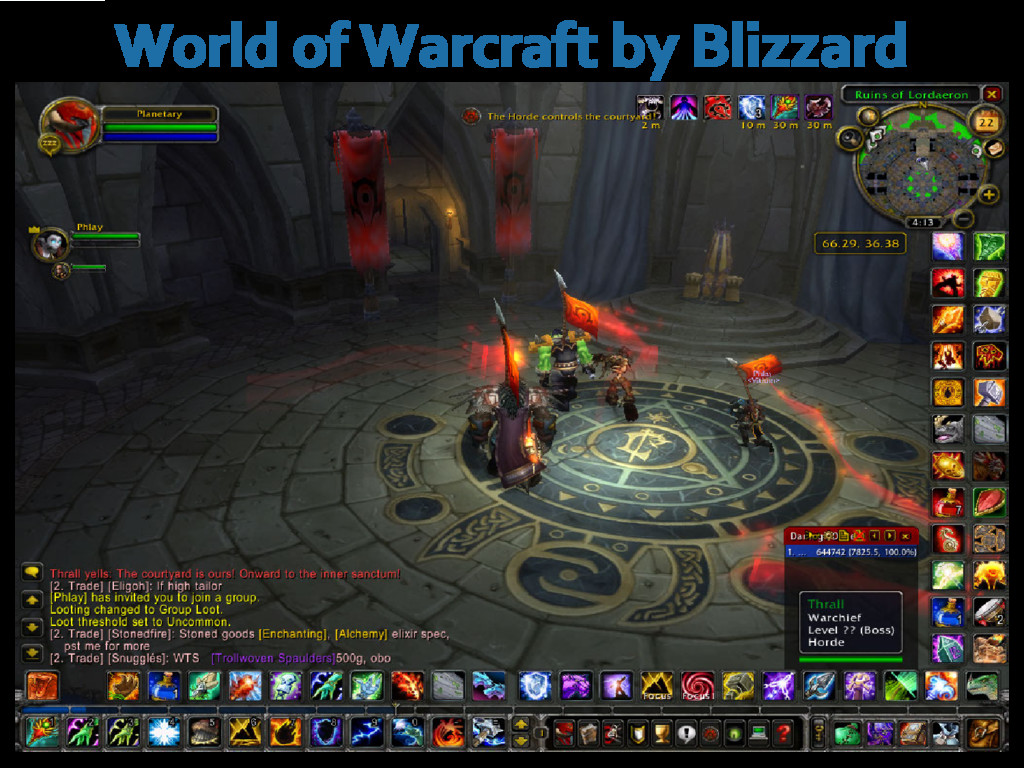Zoom in the minimap with the plus button

coord(989,194)
